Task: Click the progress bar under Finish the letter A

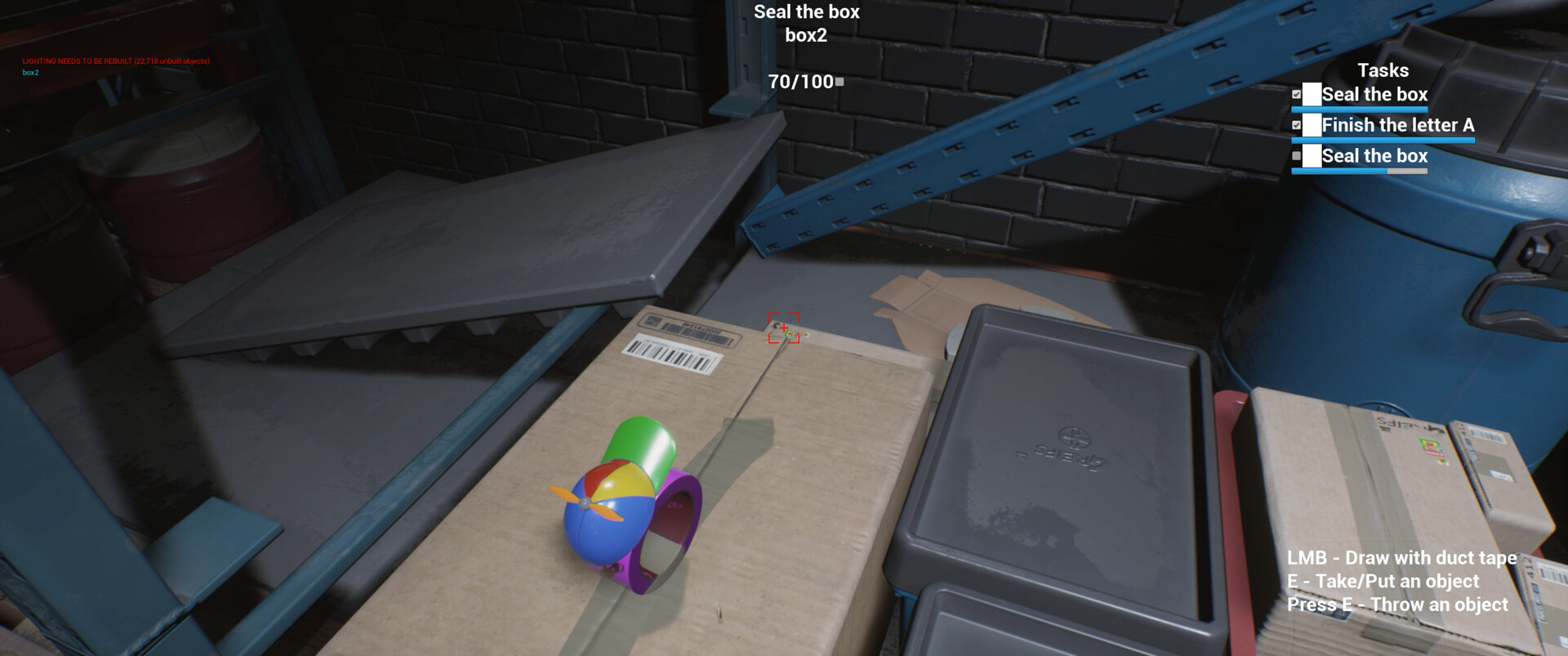Action: pyautogui.click(x=1381, y=140)
